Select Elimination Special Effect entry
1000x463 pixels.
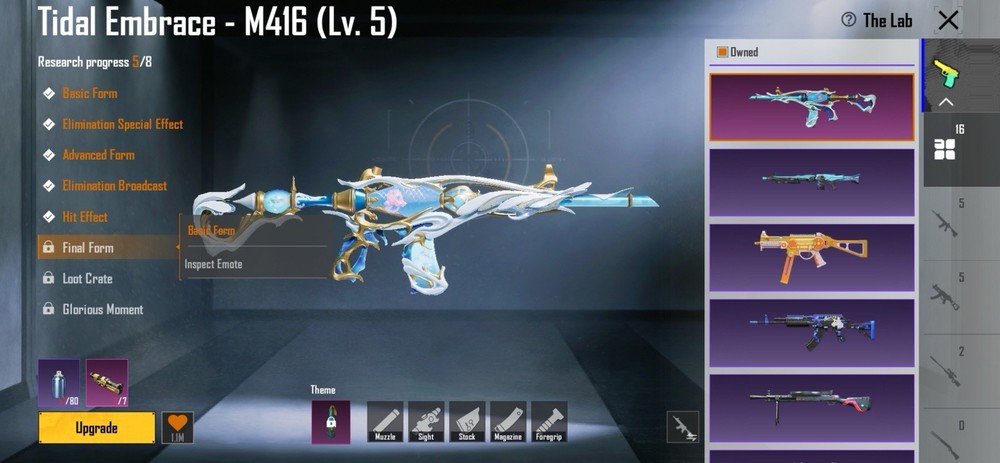coord(122,124)
